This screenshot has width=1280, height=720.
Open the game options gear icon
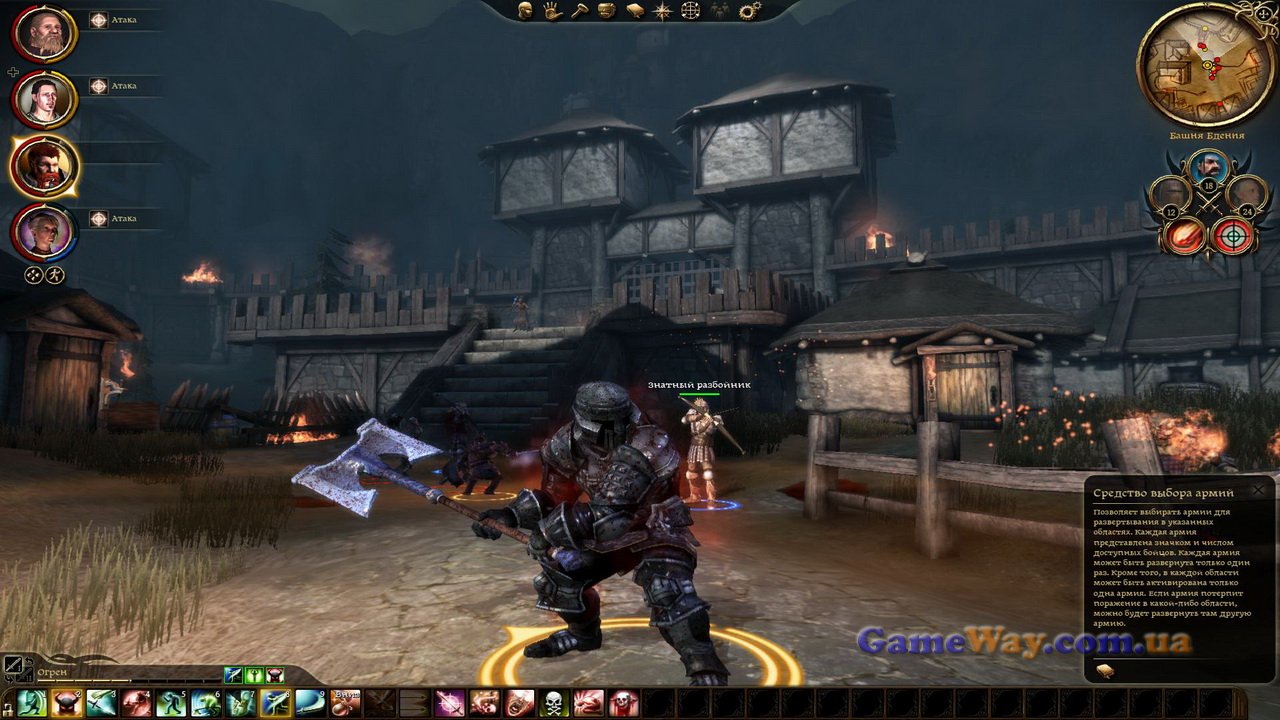pyautogui.click(x=747, y=11)
